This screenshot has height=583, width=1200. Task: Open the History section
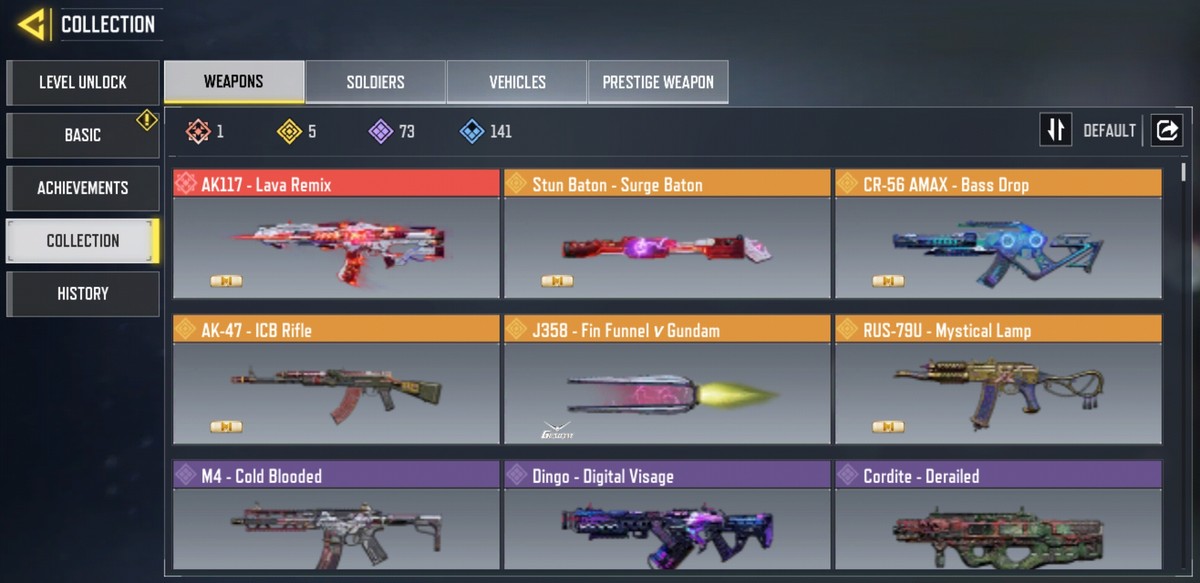83,294
